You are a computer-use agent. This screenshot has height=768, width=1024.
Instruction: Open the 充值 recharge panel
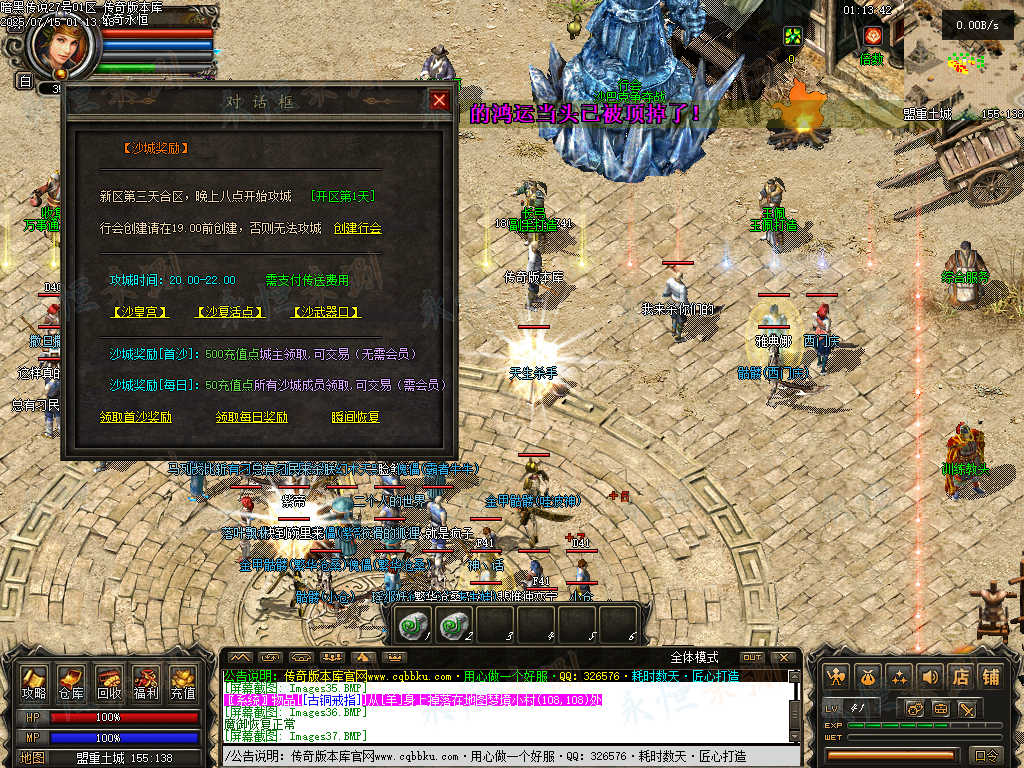tap(182, 683)
